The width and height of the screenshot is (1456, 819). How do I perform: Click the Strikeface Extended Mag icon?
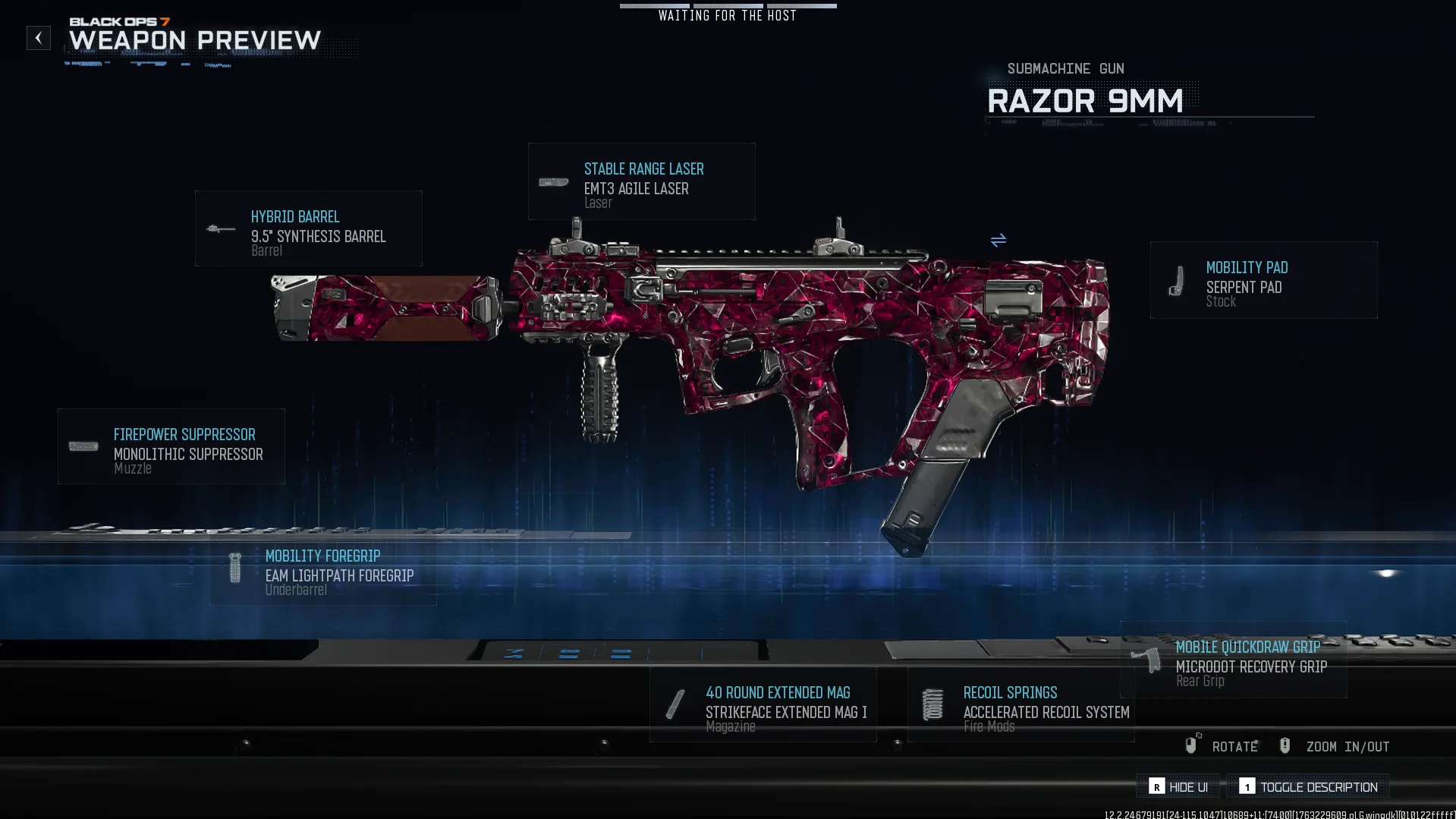[674, 704]
